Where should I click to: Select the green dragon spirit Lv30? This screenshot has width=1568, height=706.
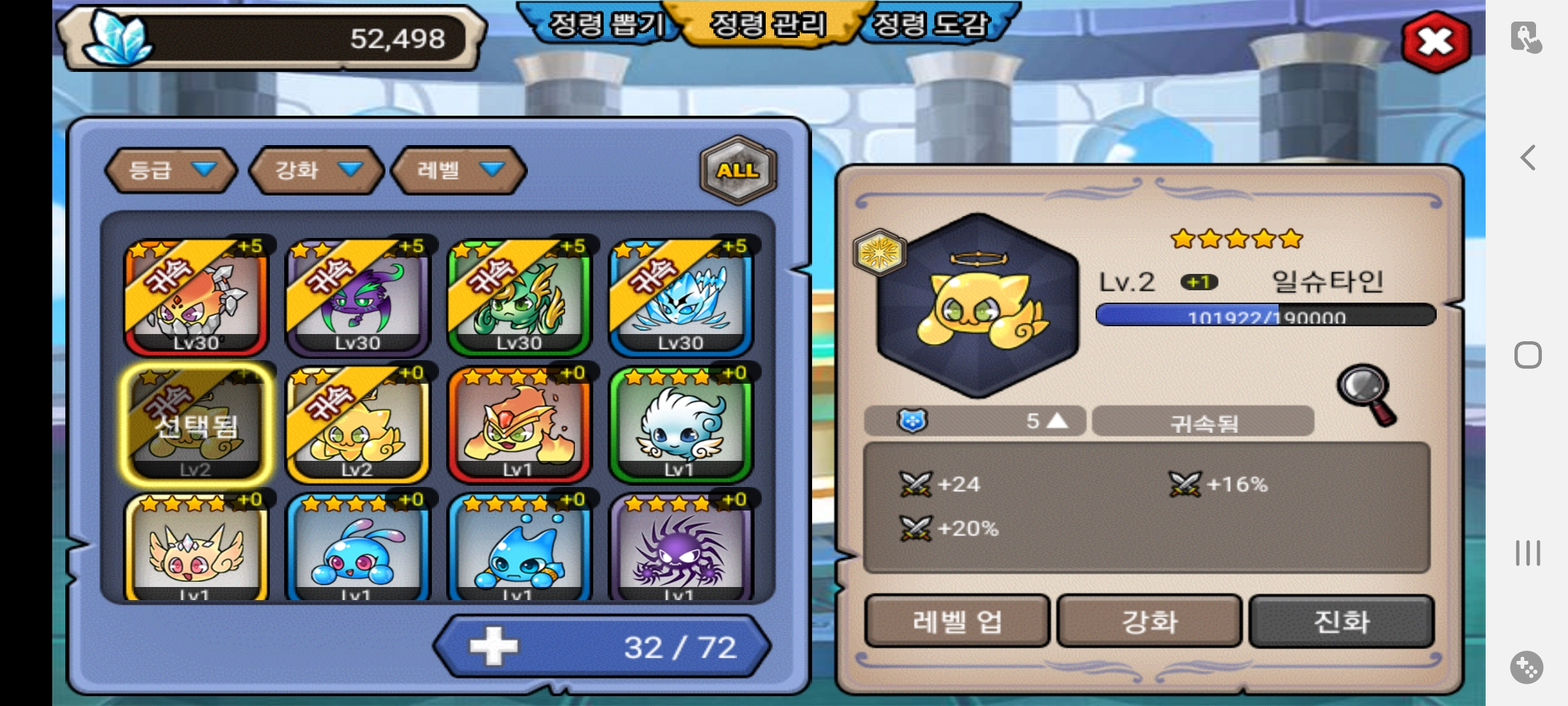point(519,297)
